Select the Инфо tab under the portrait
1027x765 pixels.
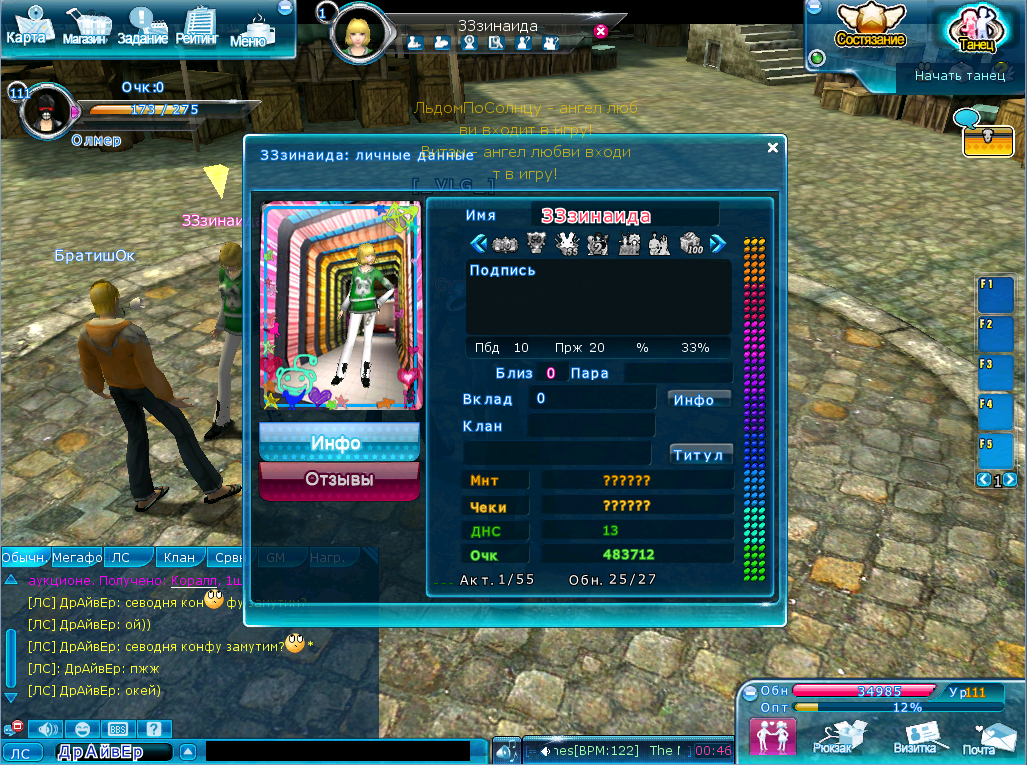[338, 442]
